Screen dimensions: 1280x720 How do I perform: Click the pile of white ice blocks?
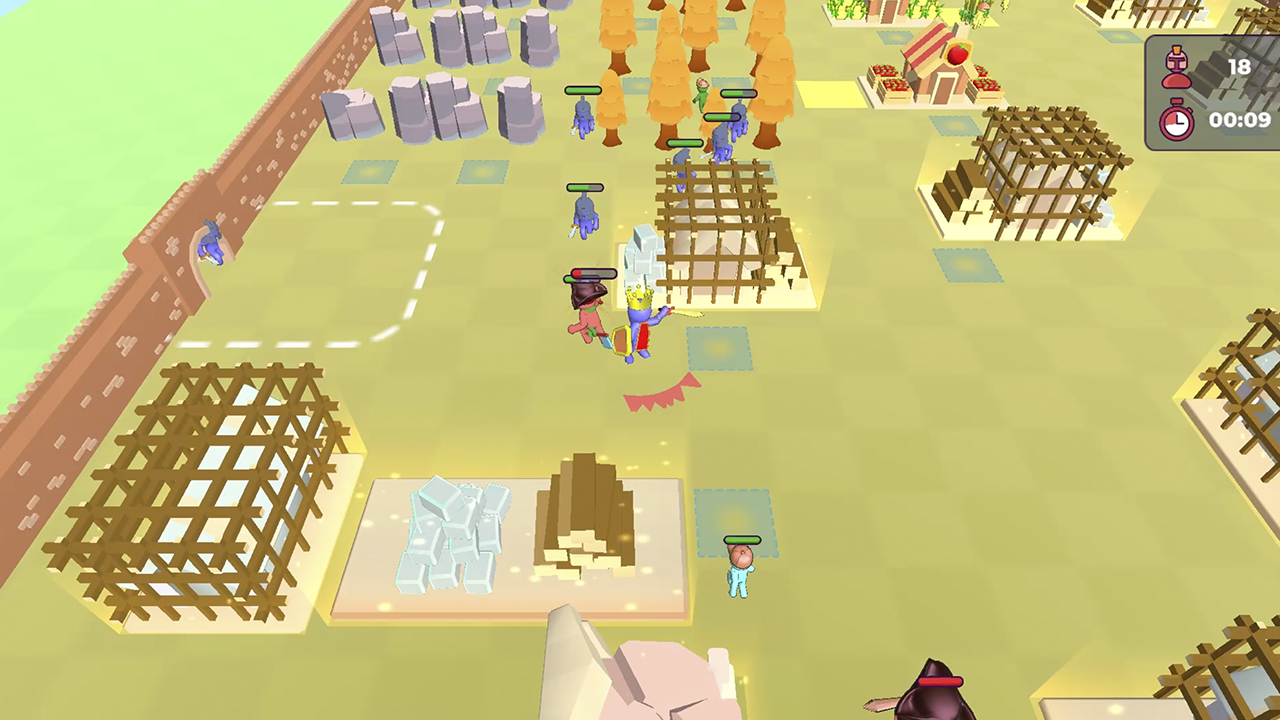click(x=455, y=530)
